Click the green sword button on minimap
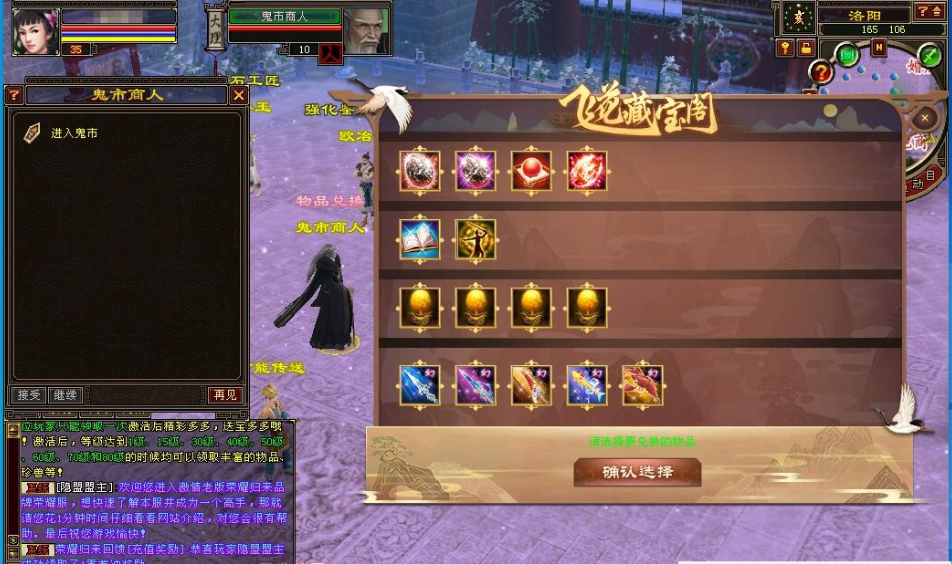The height and width of the screenshot is (564, 952). [930, 56]
